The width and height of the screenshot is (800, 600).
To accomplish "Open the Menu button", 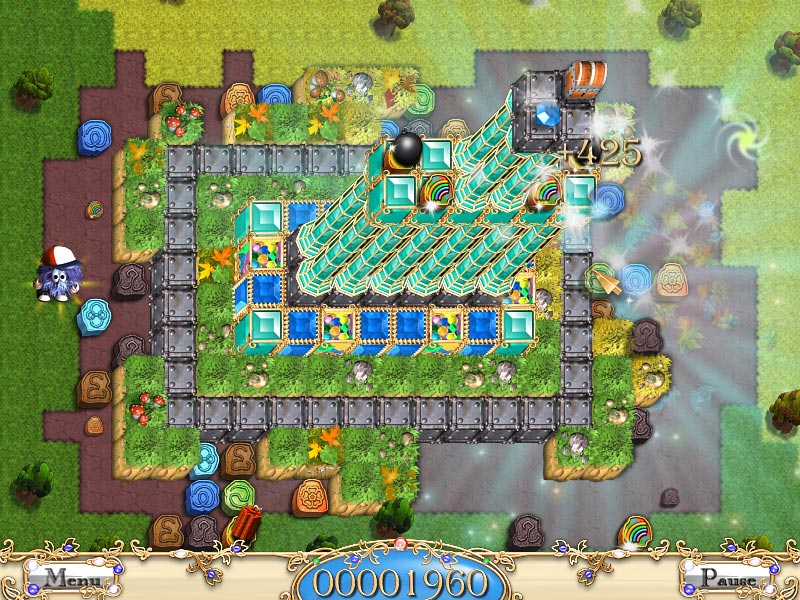I will [x=73, y=578].
